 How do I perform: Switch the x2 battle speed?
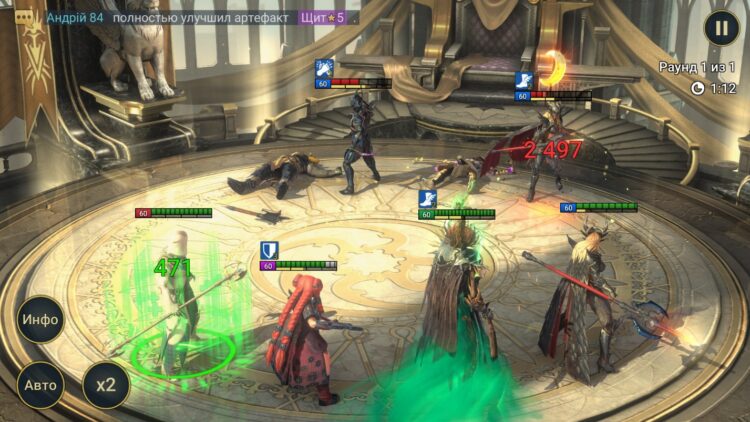(x=105, y=385)
